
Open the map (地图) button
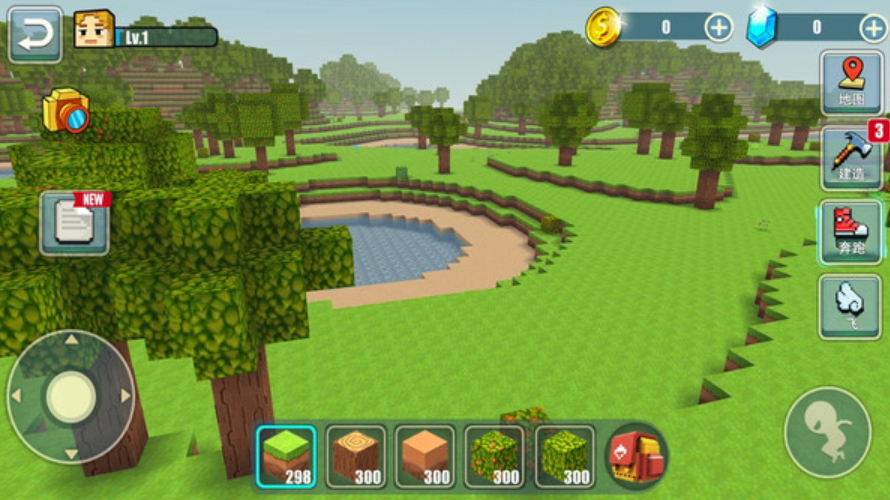pyautogui.click(x=851, y=82)
